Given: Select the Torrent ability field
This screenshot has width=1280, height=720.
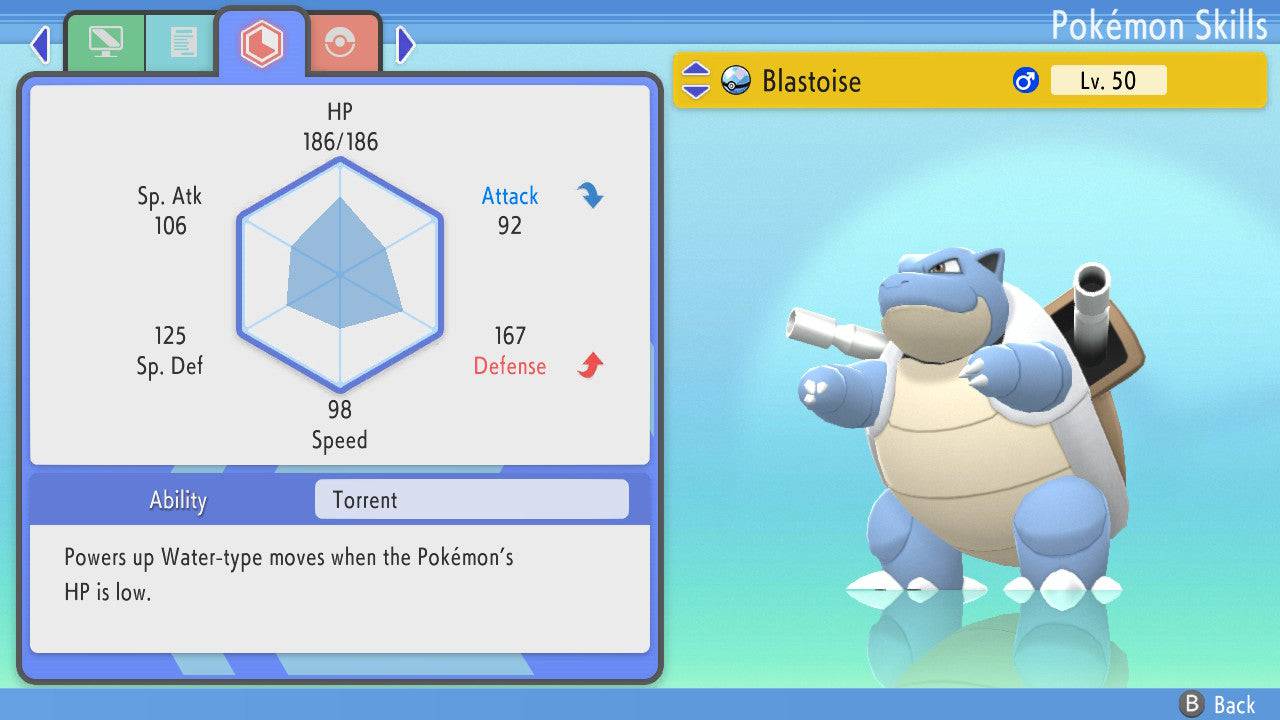Looking at the screenshot, I should 471,500.
